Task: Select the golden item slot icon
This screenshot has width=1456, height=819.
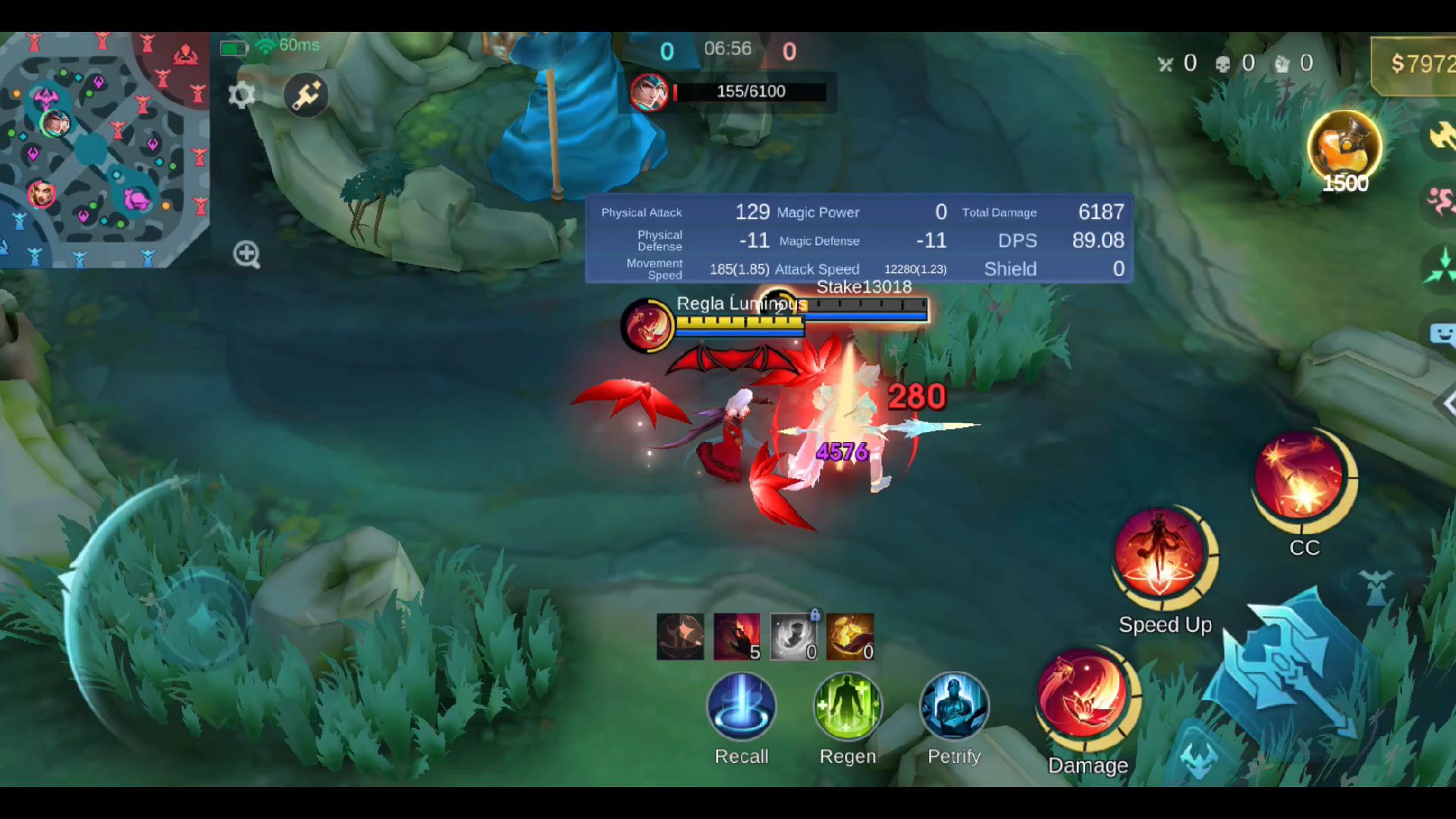Action: 849,637
